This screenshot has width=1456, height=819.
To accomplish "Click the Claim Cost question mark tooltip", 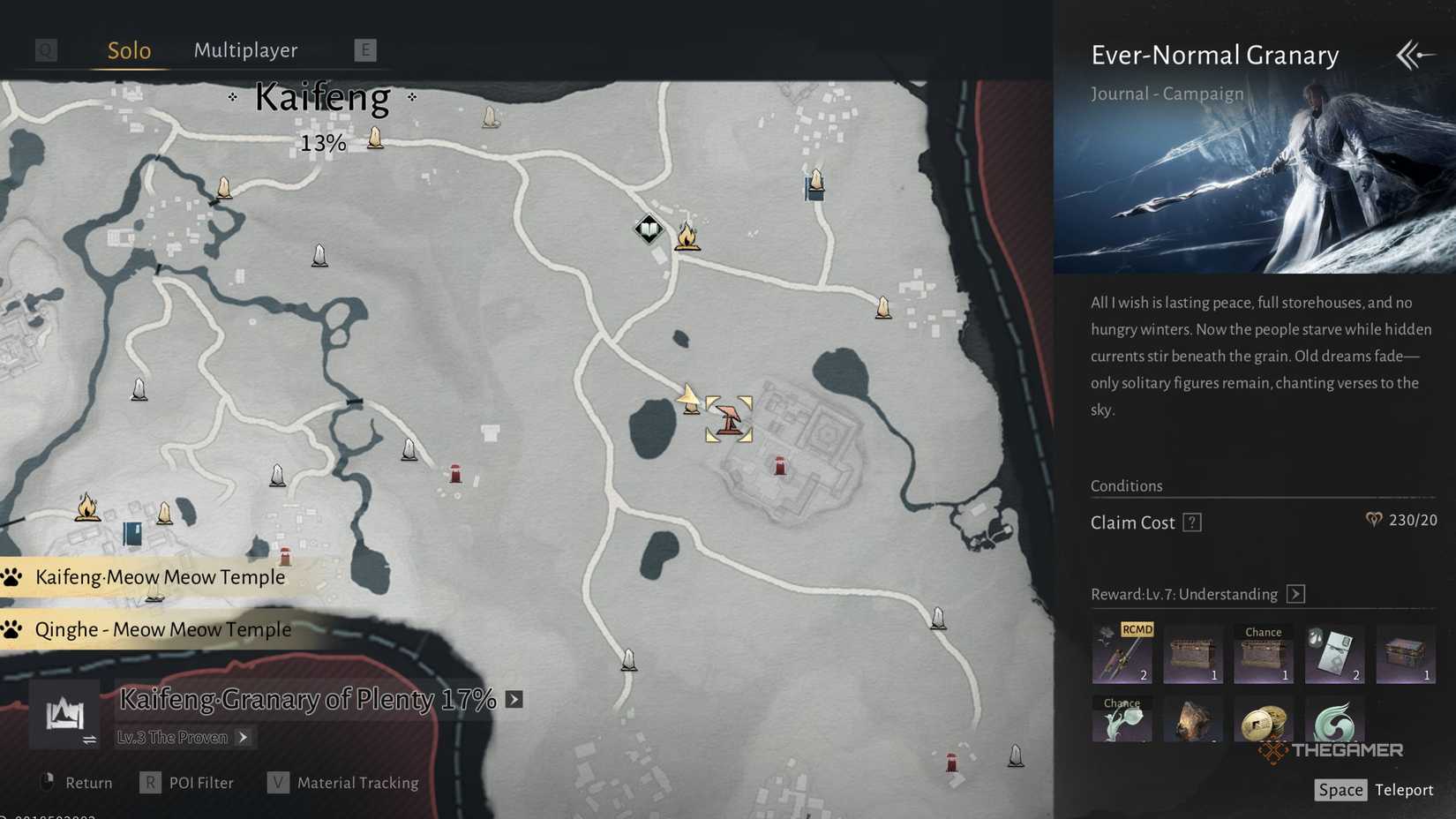I will point(1193,522).
